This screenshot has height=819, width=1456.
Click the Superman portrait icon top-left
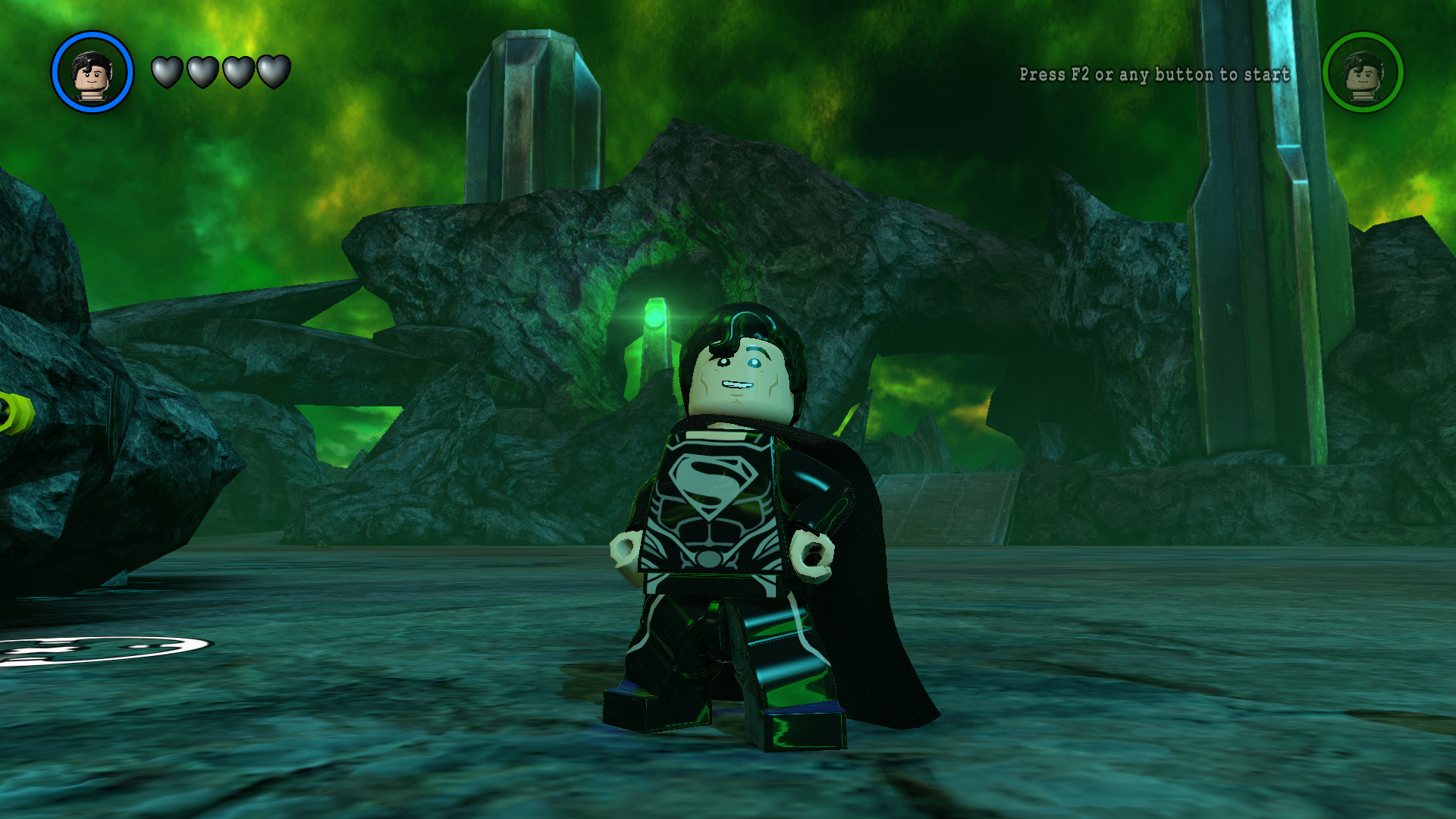point(91,73)
